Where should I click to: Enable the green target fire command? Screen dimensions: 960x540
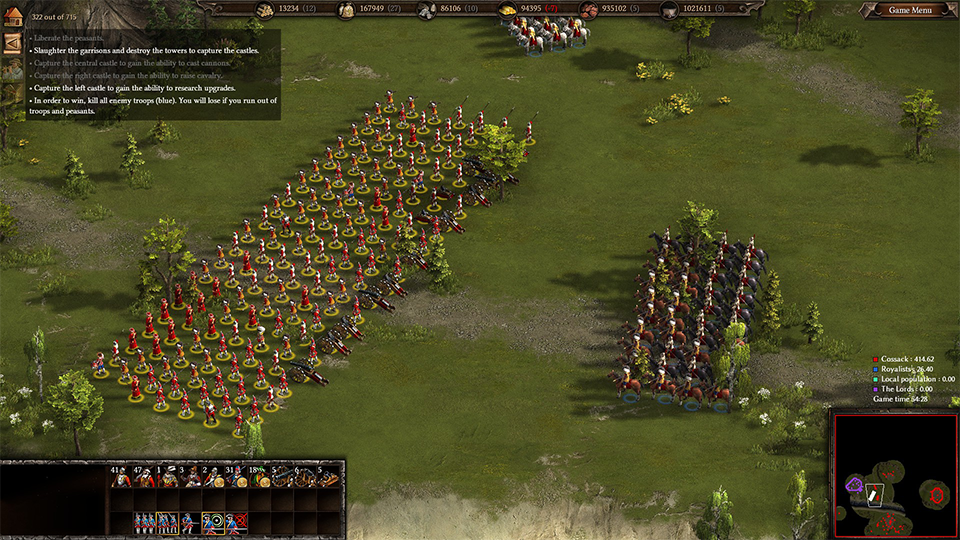(213, 523)
